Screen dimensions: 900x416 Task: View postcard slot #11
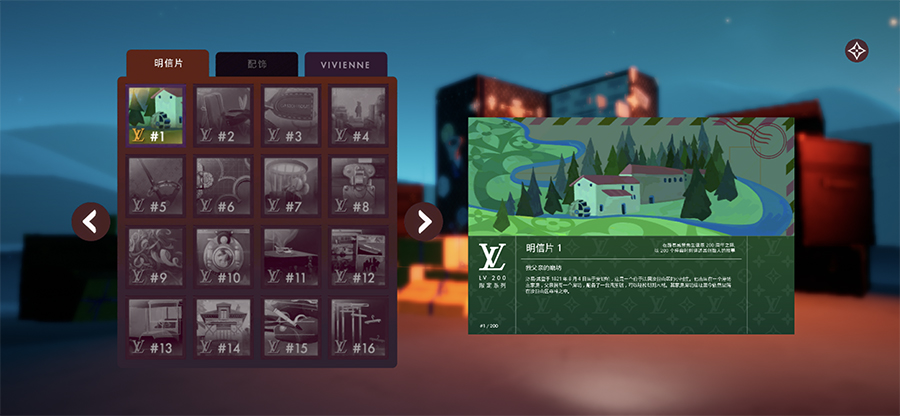(x=291, y=257)
